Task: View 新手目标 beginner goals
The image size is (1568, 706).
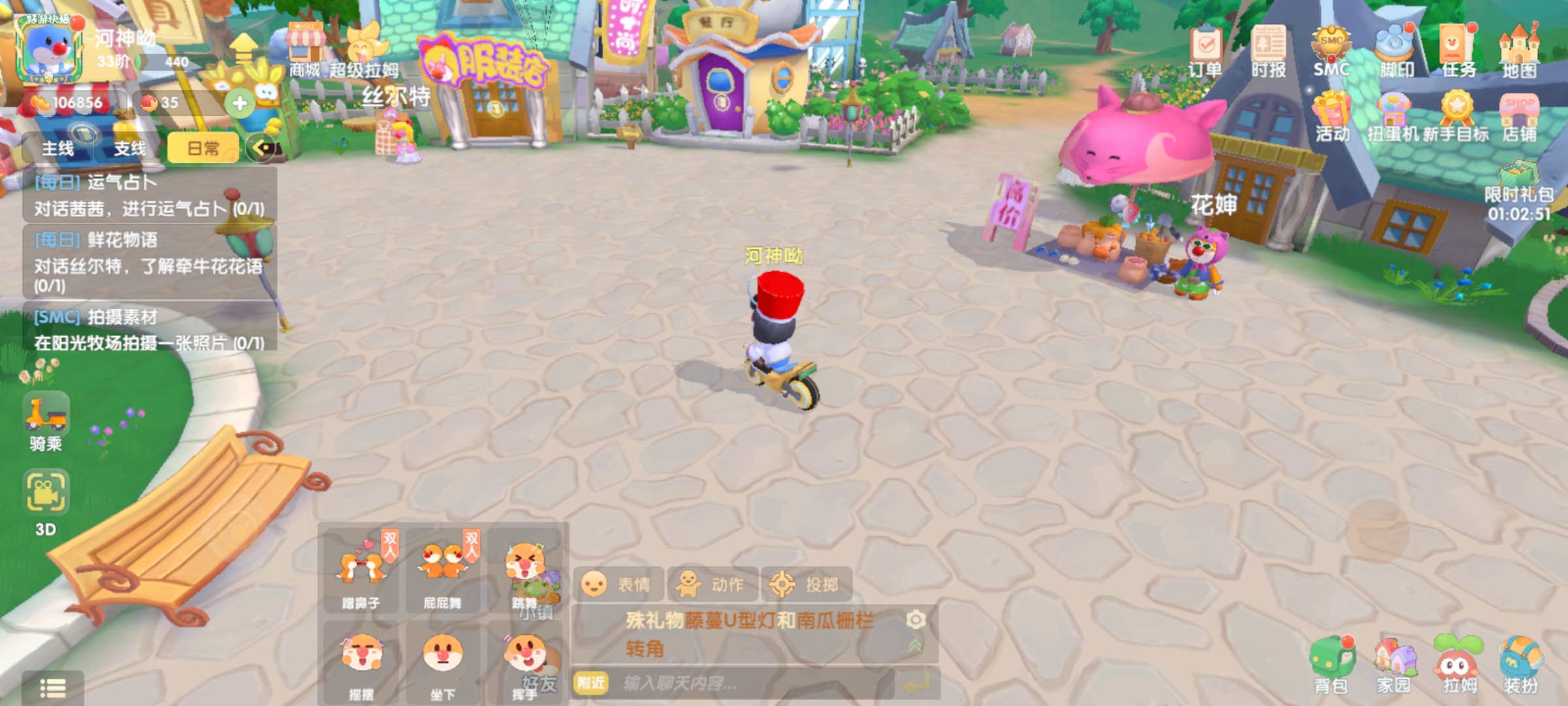Action: [x=1456, y=116]
